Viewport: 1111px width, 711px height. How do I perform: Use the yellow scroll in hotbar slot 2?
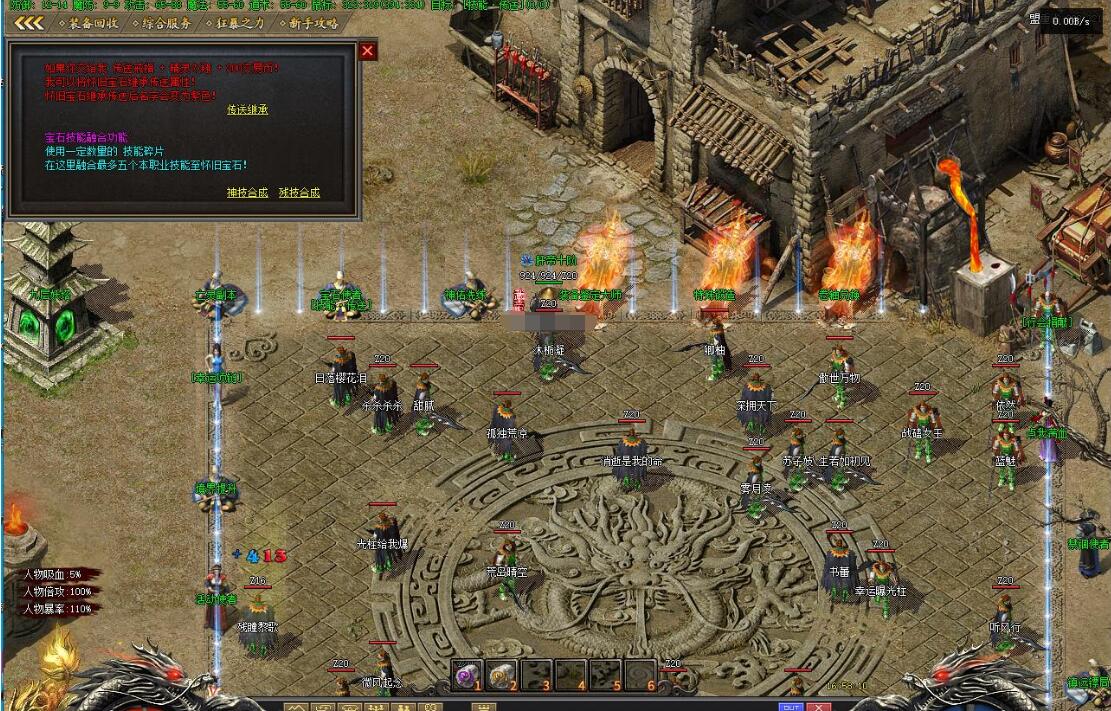tap(502, 676)
